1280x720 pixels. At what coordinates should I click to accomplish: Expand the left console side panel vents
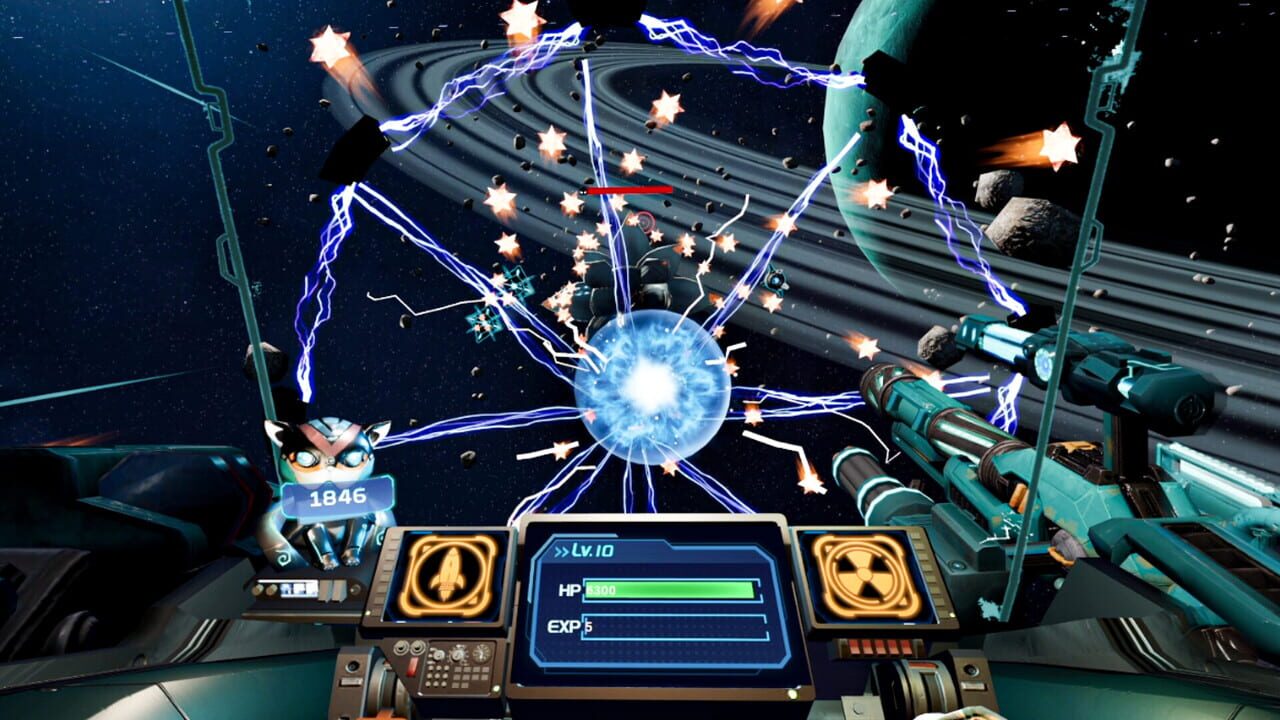386,573
